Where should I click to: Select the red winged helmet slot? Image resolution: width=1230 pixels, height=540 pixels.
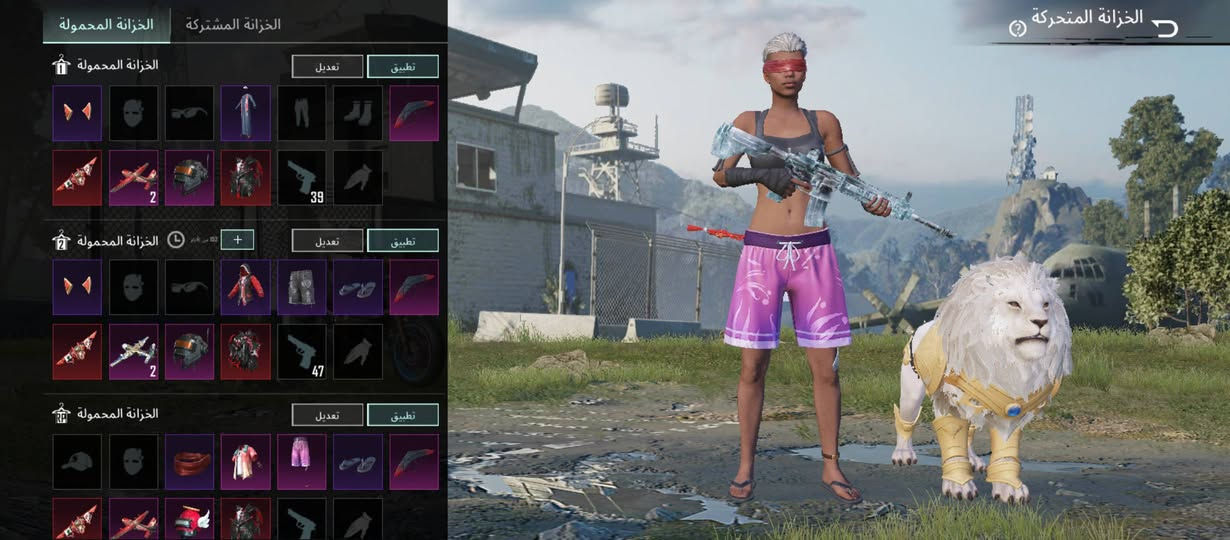[189, 518]
